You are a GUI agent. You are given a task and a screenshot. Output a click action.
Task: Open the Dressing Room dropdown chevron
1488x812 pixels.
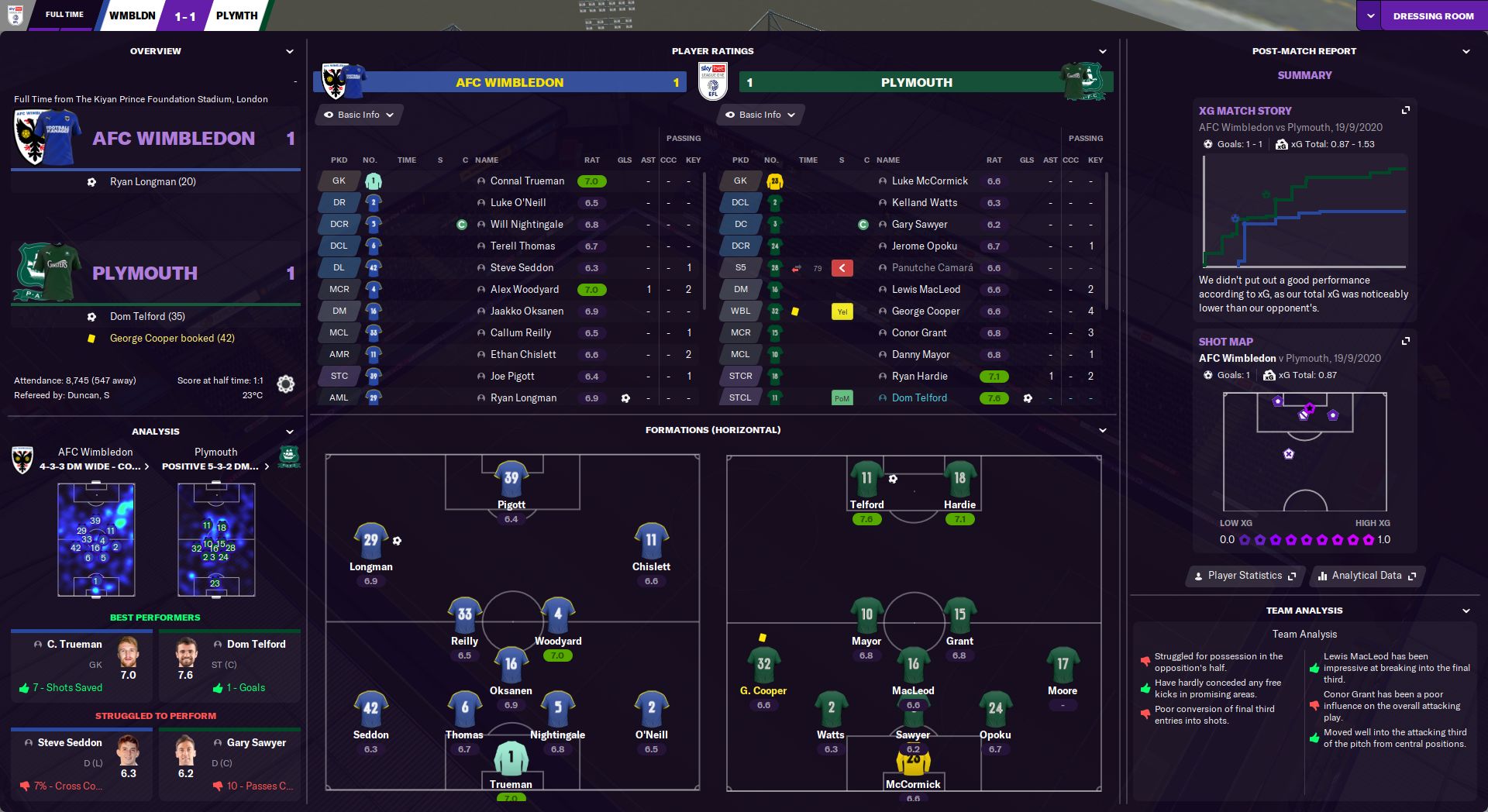(1371, 15)
